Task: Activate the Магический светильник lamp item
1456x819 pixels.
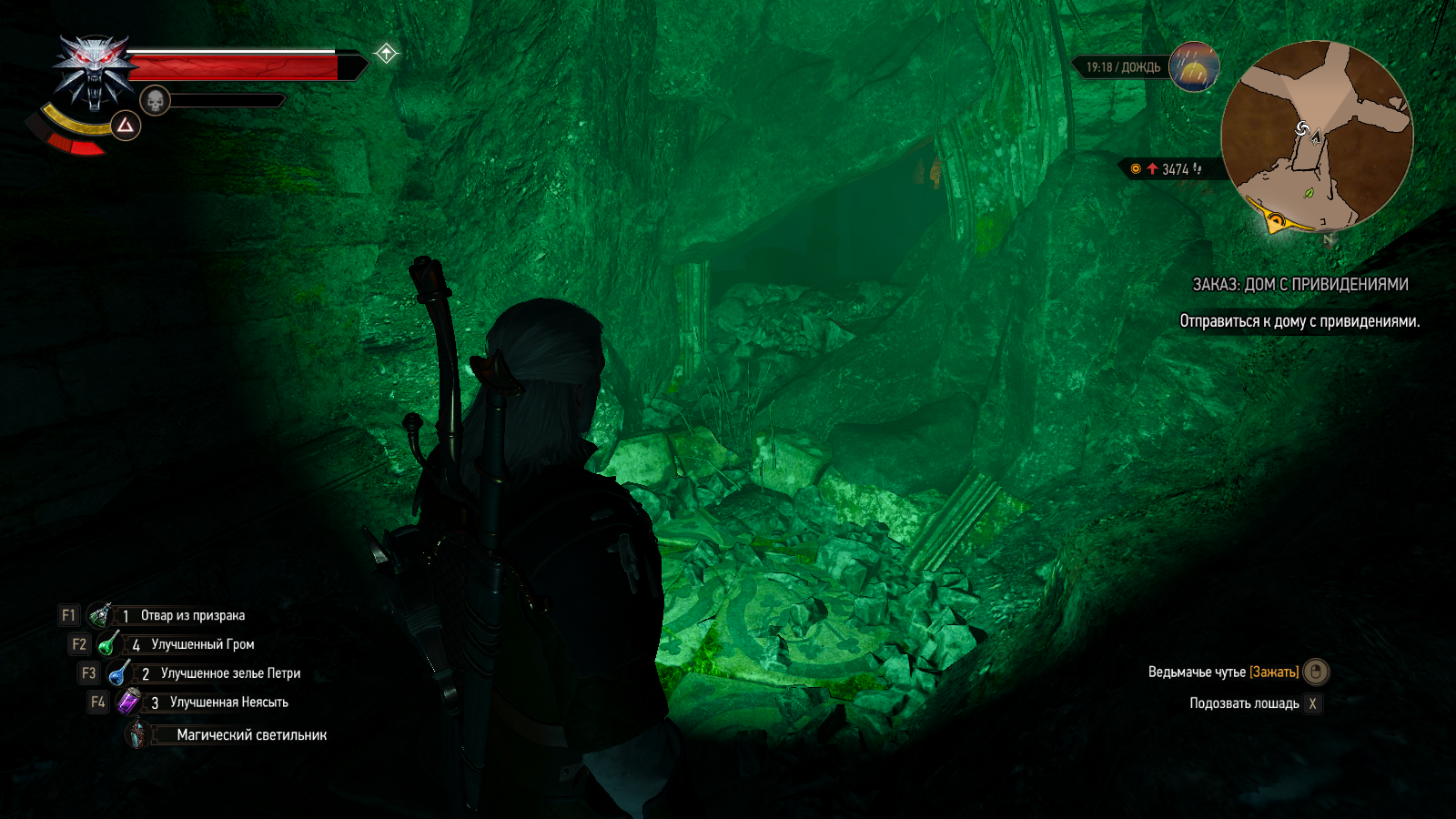Action: point(137,734)
